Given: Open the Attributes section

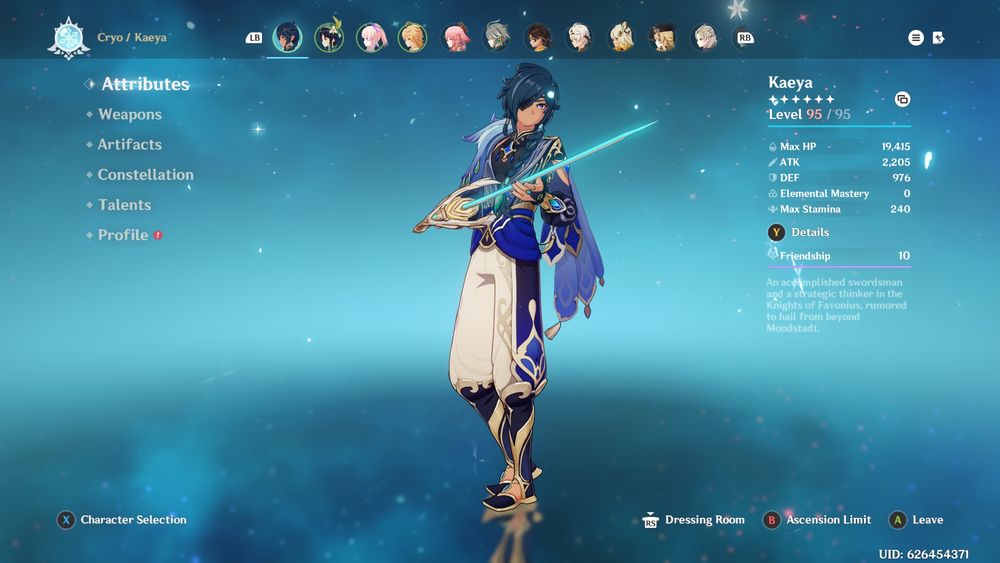Looking at the screenshot, I should coord(145,85).
